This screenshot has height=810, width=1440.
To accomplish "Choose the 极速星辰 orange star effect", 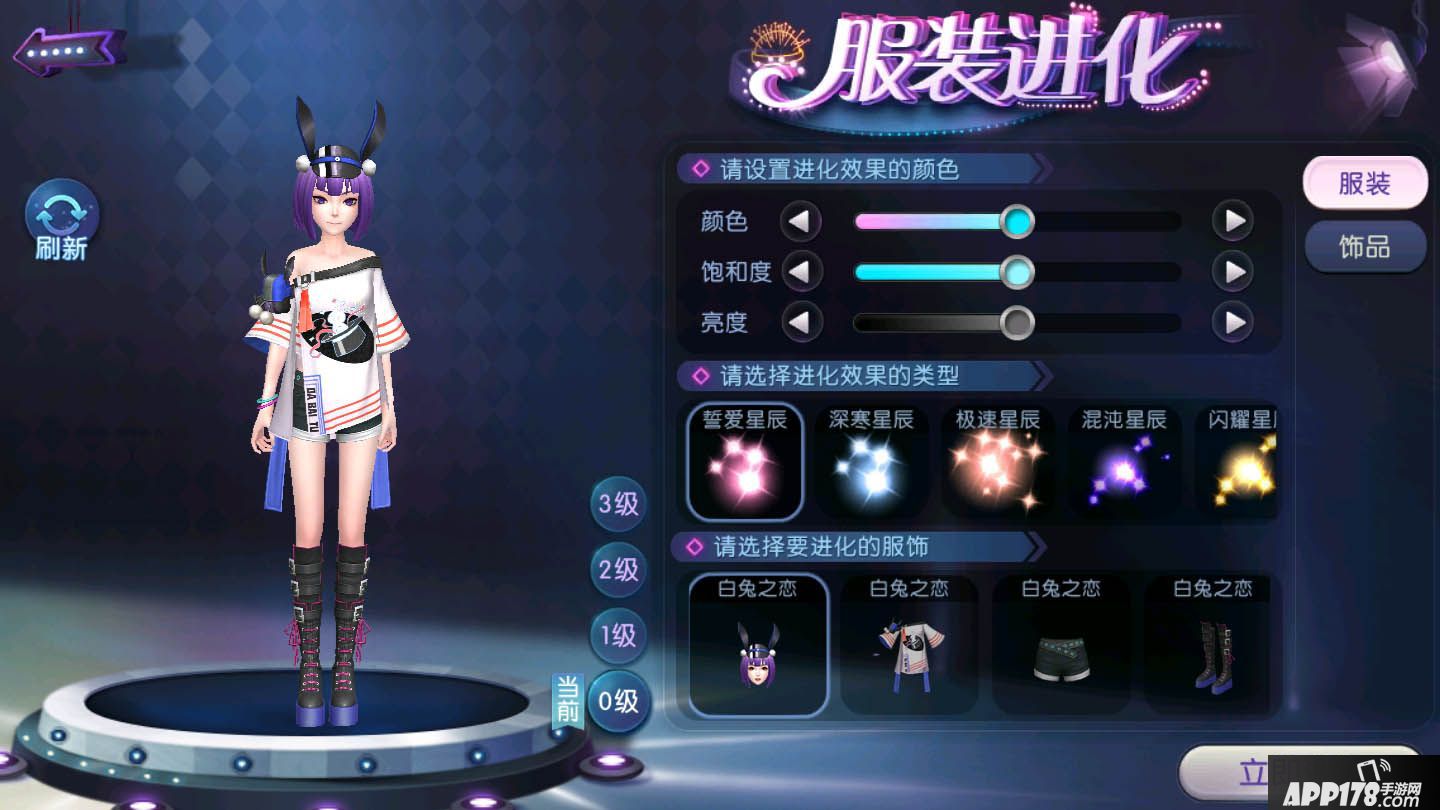I will click(998, 462).
